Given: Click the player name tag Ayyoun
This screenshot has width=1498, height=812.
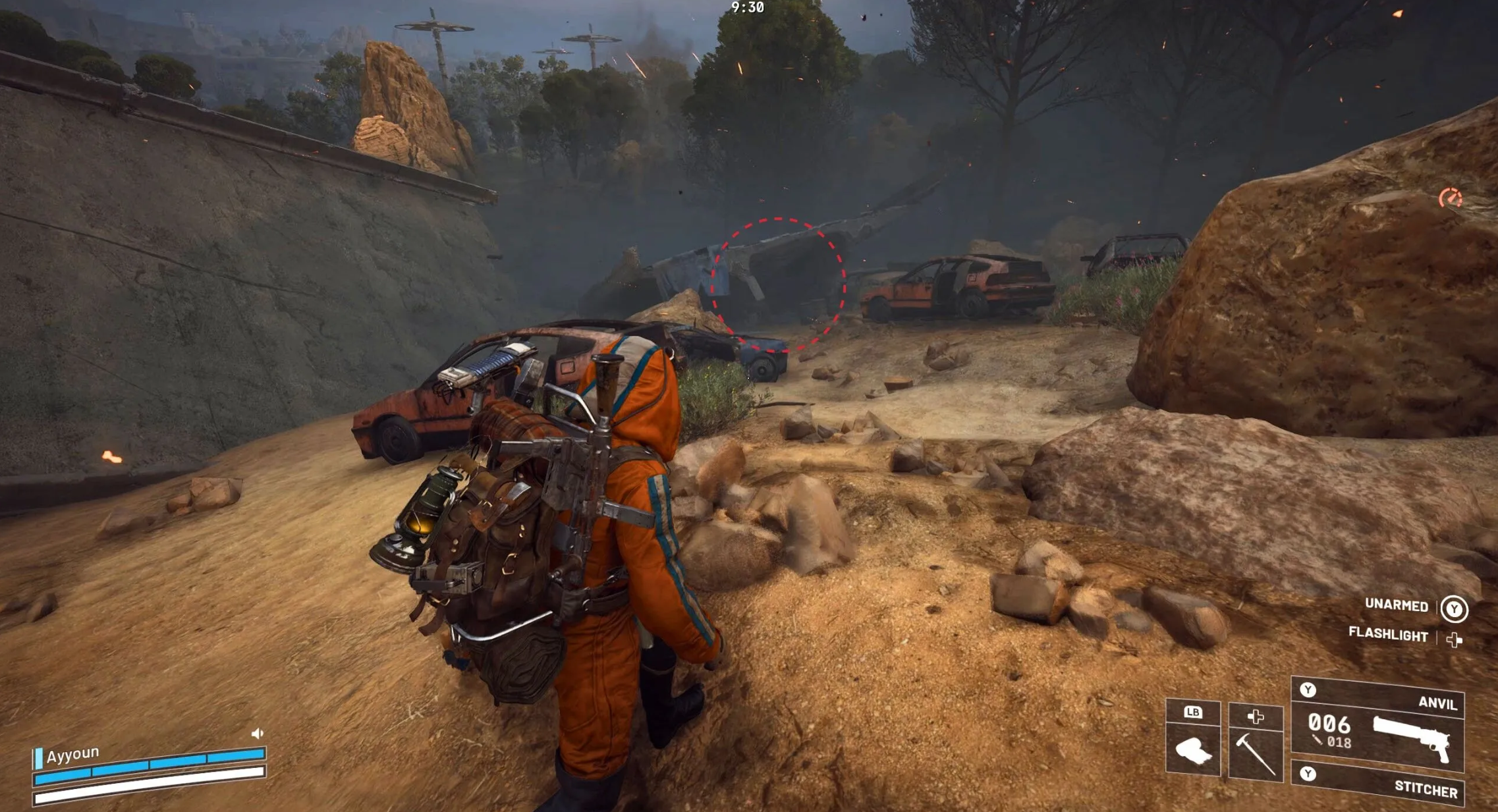Looking at the screenshot, I should (x=72, y=754).
